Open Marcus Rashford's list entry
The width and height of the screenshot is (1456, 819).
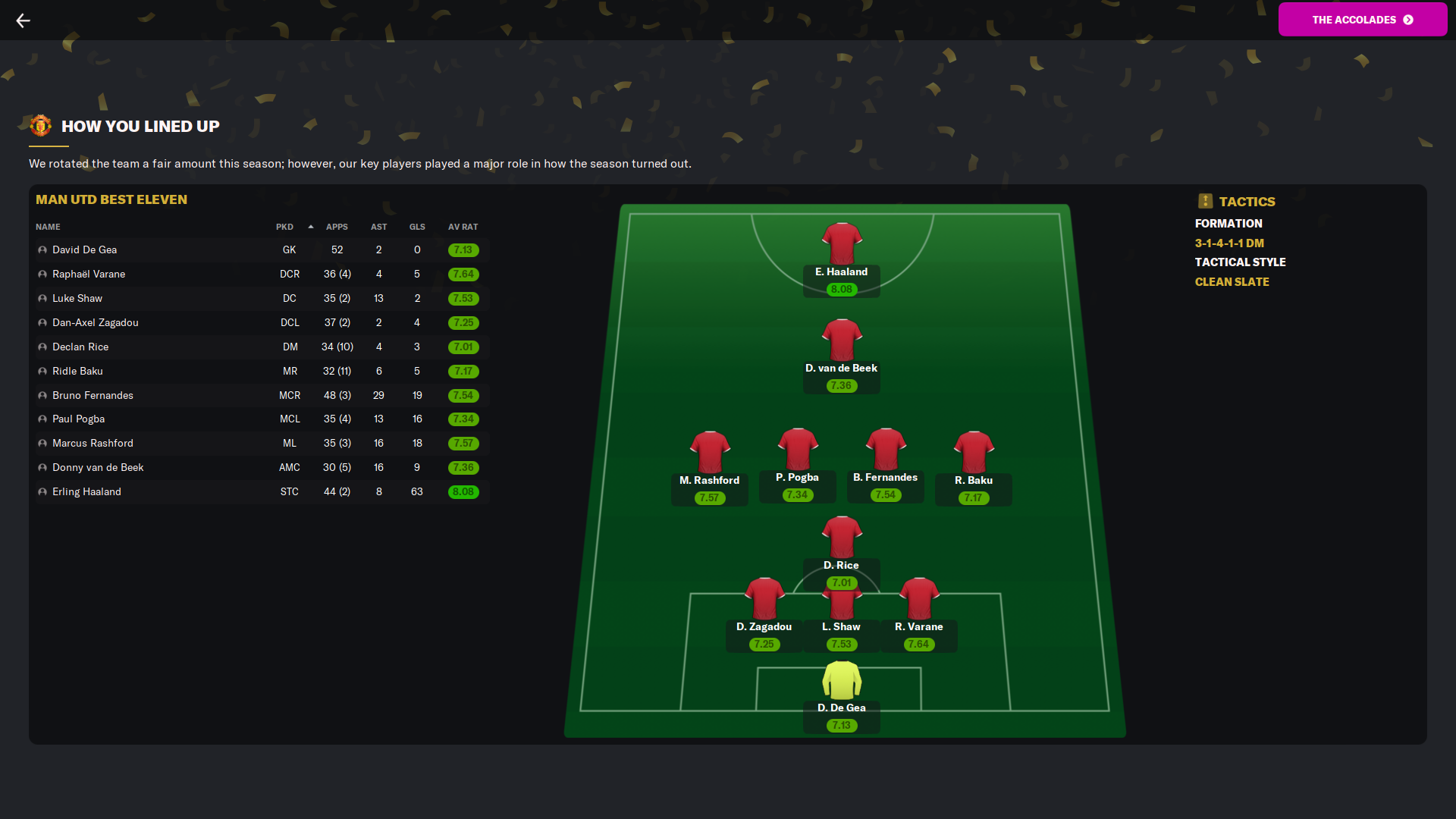pyautogui.click(x=93, y=444)
